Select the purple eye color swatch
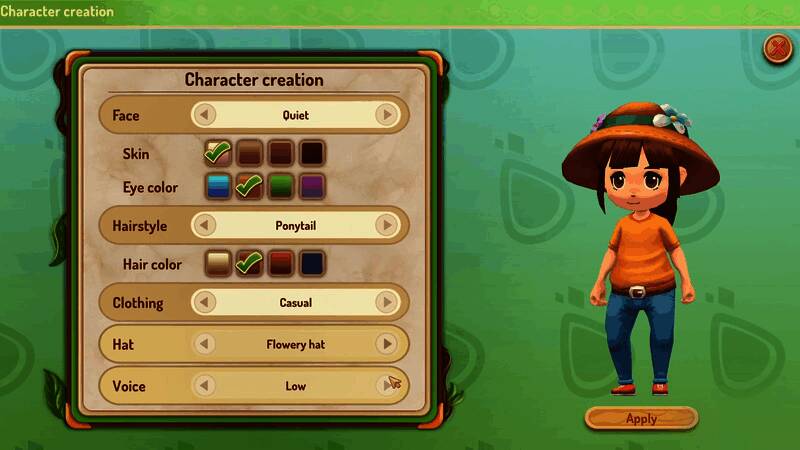 pos(313,186)
